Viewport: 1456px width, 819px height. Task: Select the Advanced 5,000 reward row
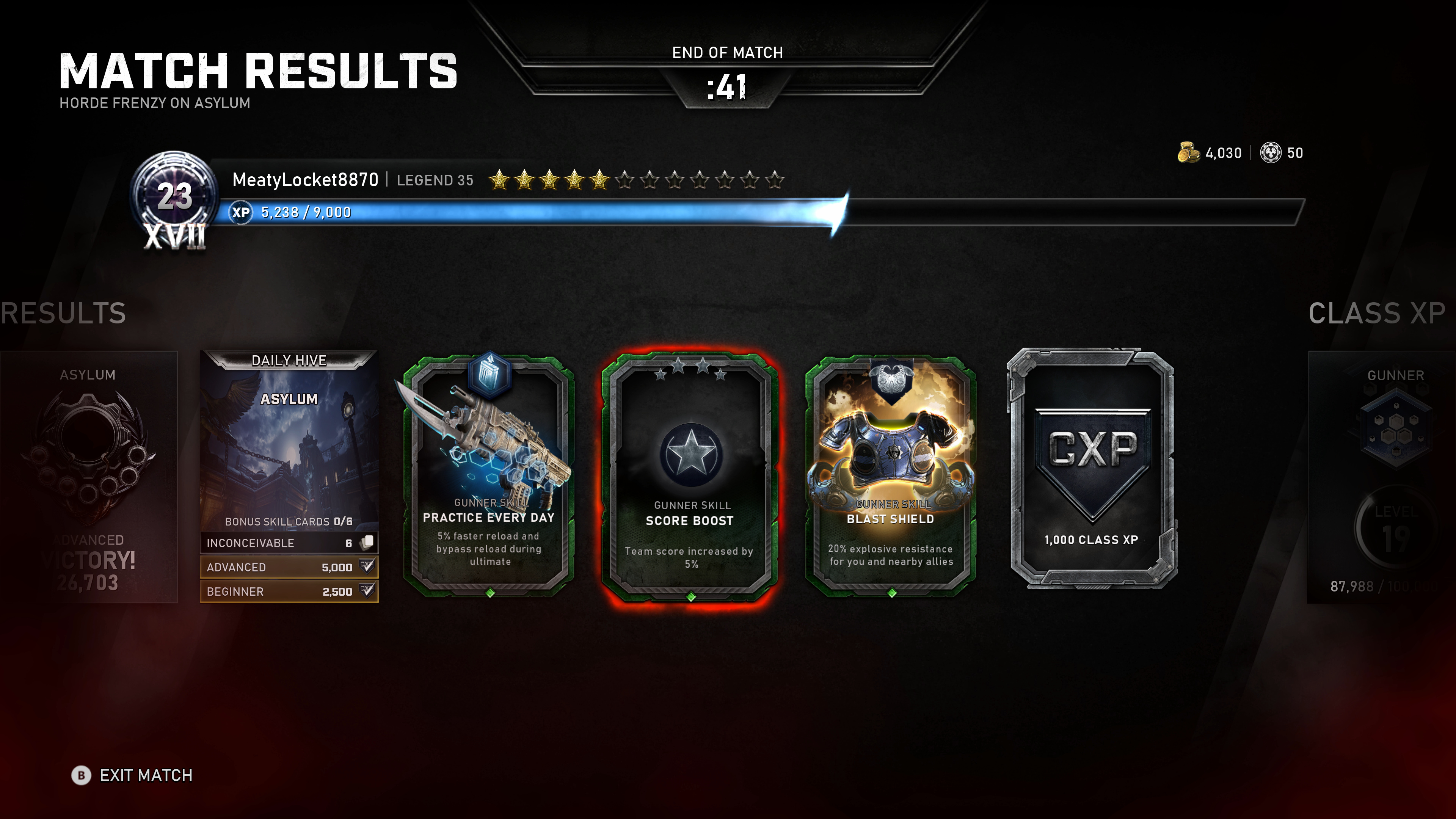pos(289,568)
